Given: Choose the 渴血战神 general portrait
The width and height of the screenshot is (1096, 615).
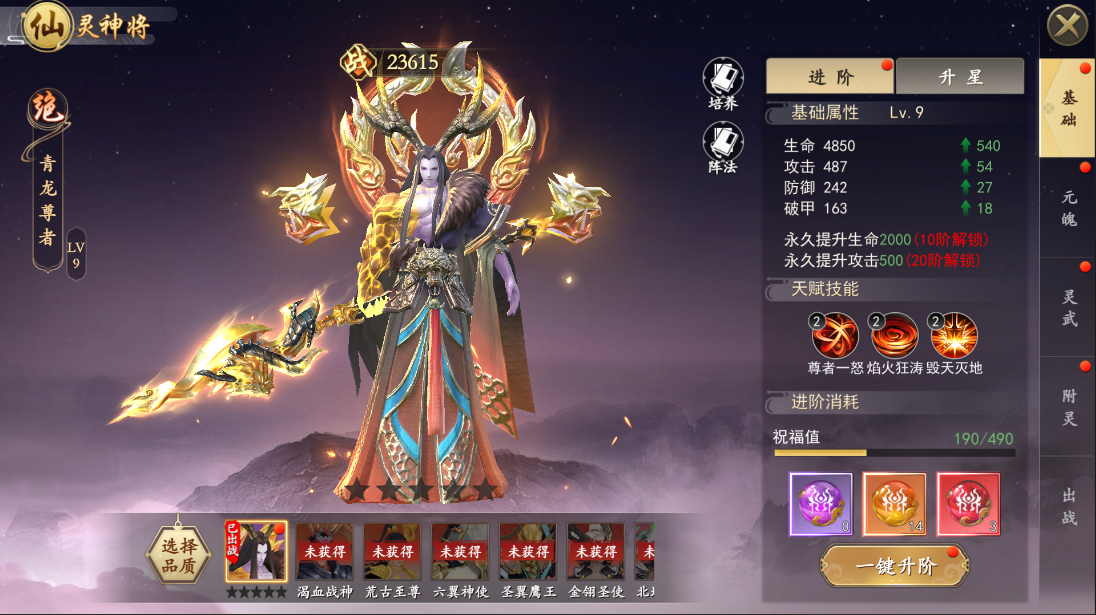Looking at the screenshot, I should 324,553.
